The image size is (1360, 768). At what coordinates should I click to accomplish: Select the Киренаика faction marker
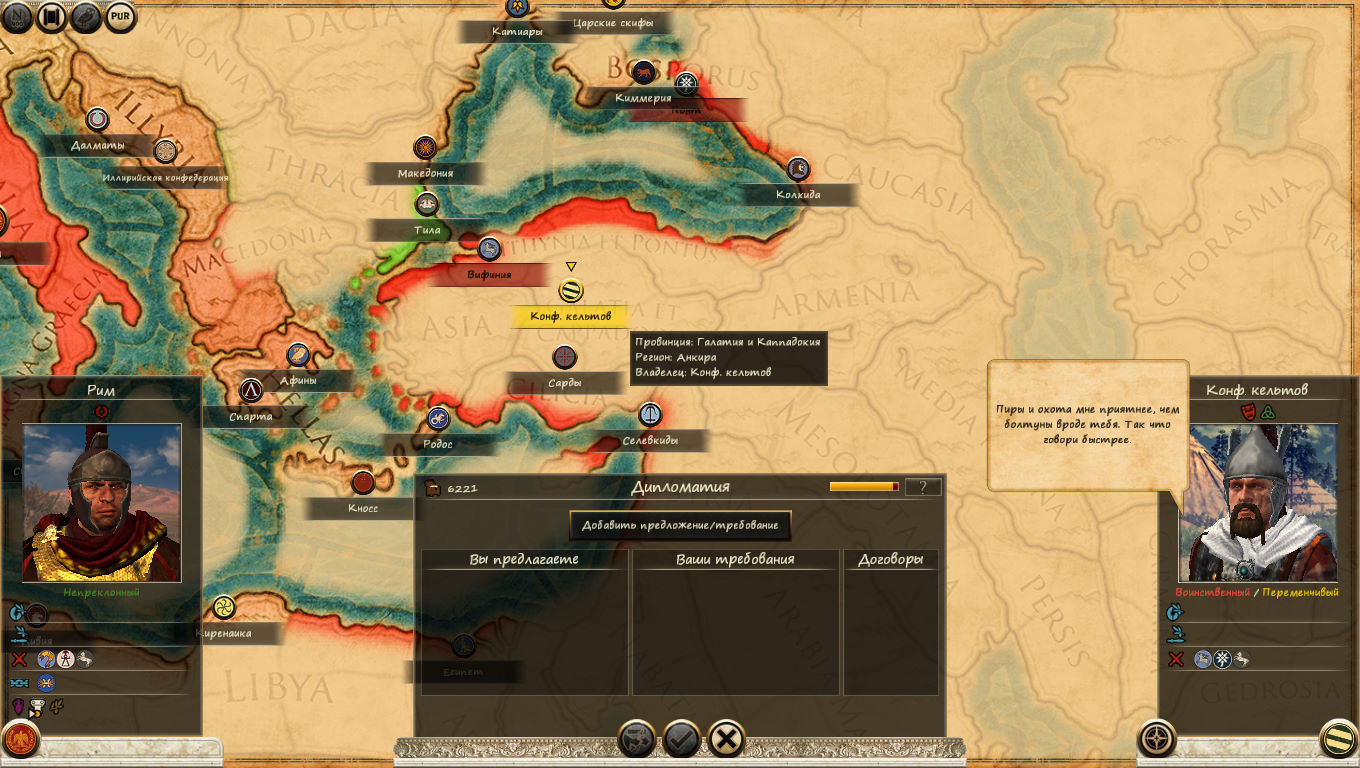[222, 608]
